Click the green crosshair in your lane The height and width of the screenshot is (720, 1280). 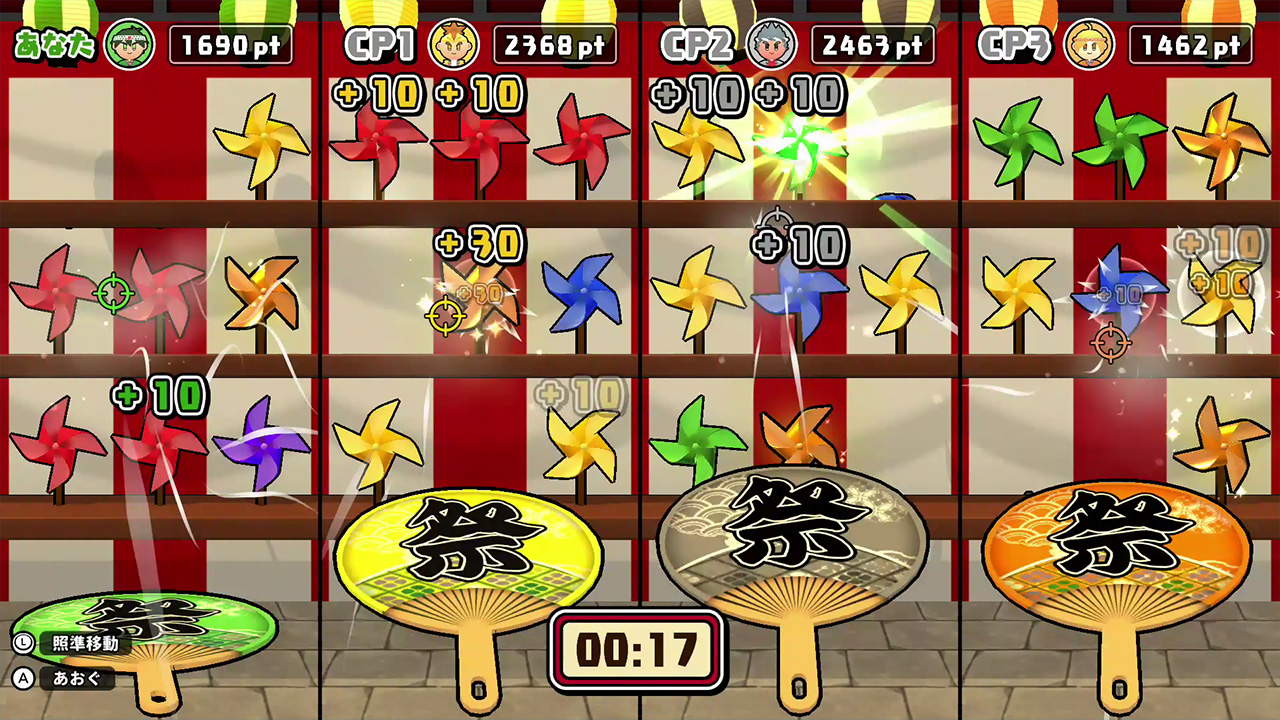click(x=113, y=293)
